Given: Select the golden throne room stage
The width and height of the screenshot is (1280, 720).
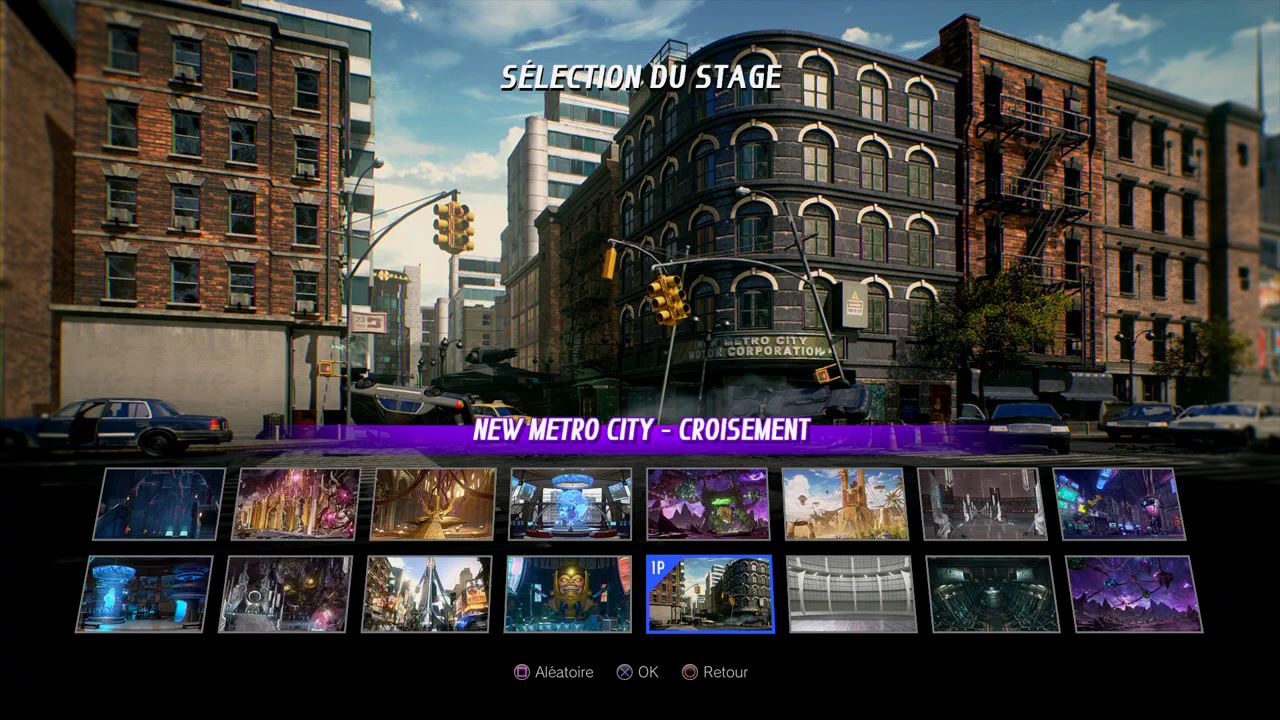Looking at the screenshot, I should (x=433, y=504).
